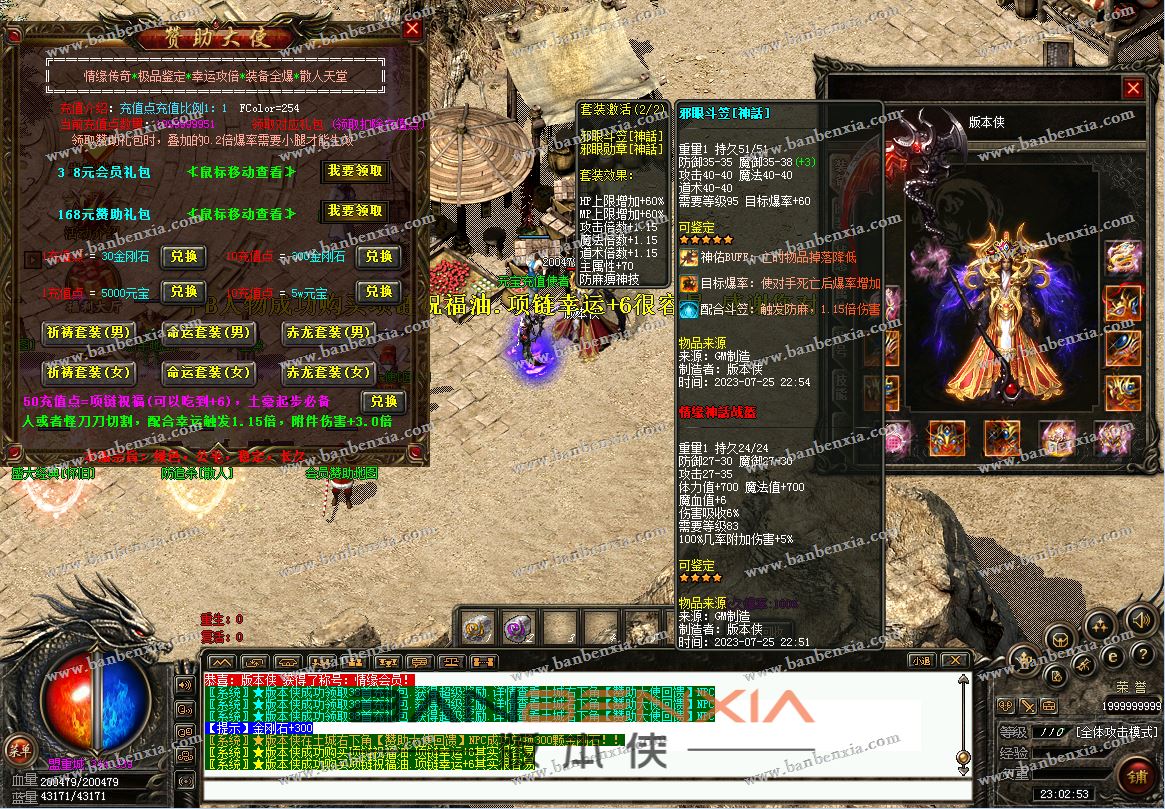Use the purple scroll hotbar item
This screenshot has height=809, width=1165.
tap(518, 627)
